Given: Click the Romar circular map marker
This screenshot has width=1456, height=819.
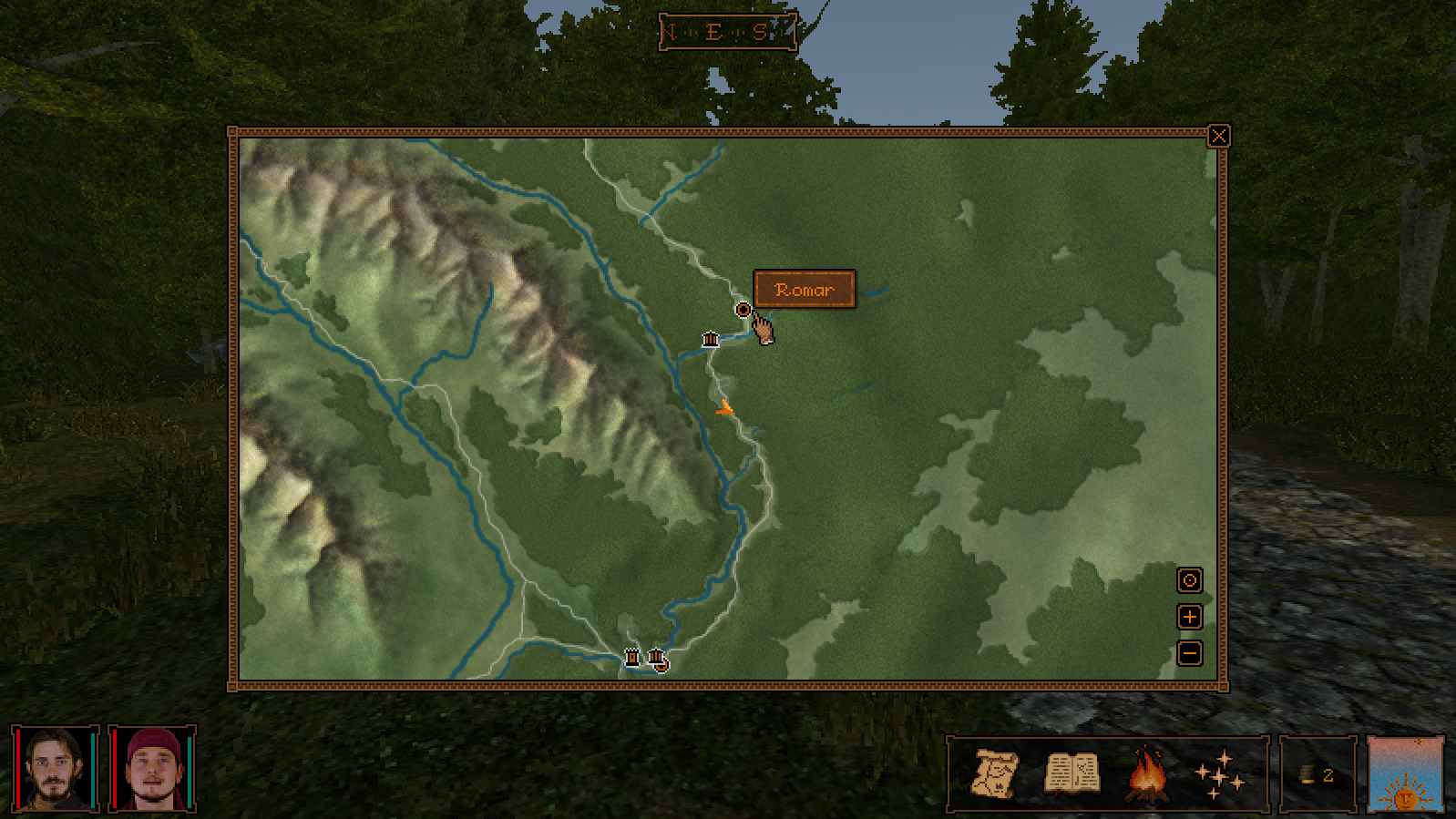Looking at the screenshot, I should (743, 310).
